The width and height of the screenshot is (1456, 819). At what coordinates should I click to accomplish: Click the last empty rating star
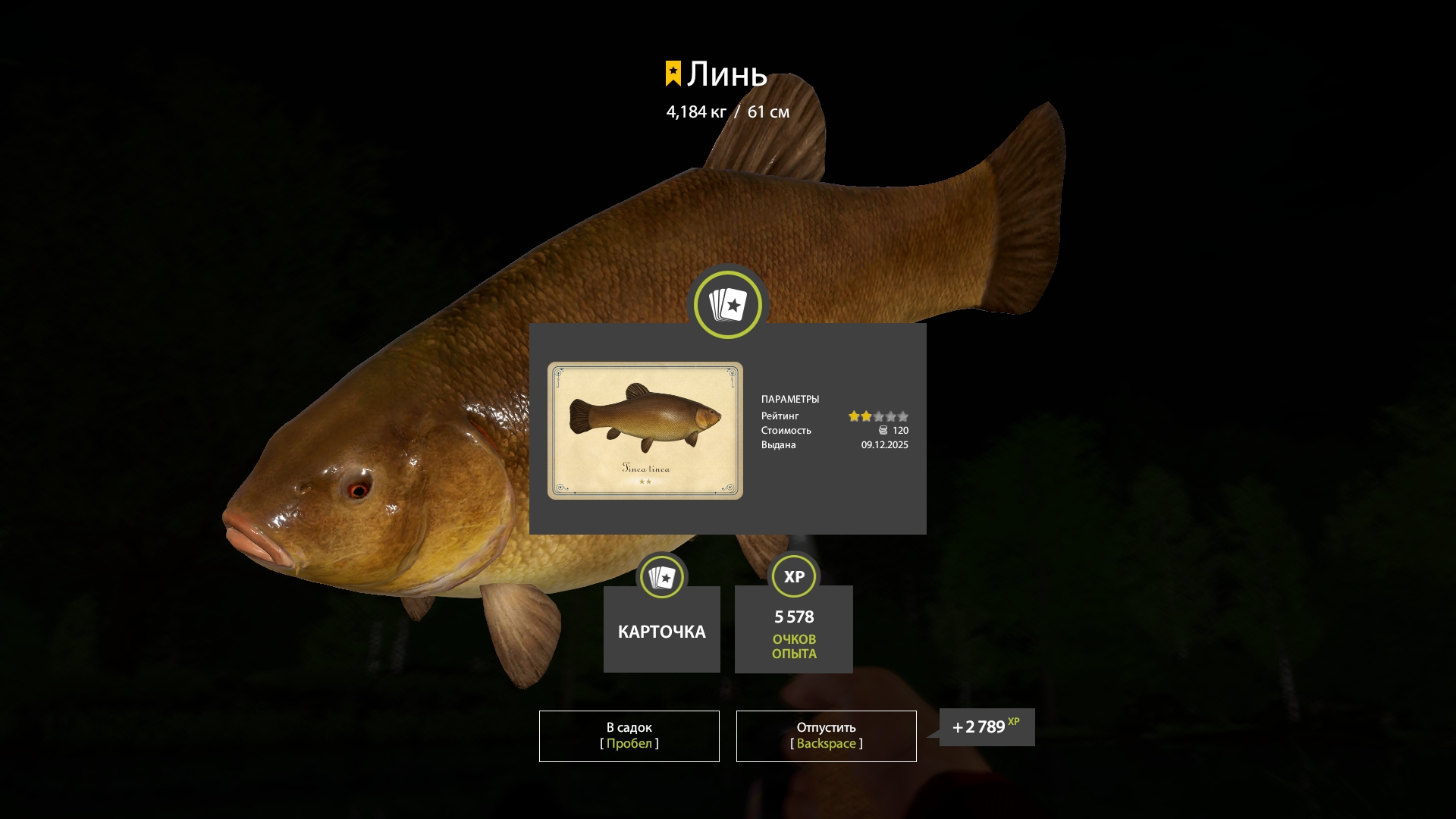coord(903,416)
